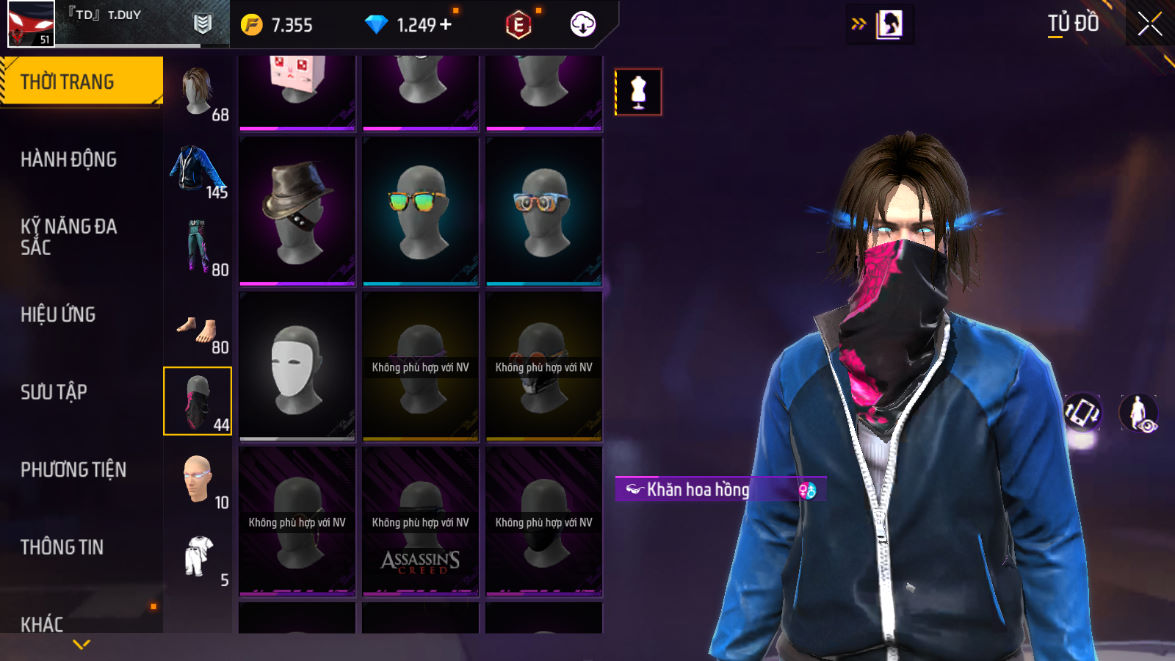This screenshot has width=1175, height=661.
Task: Select the bald head face category
Action: click(x=198, y=479)
